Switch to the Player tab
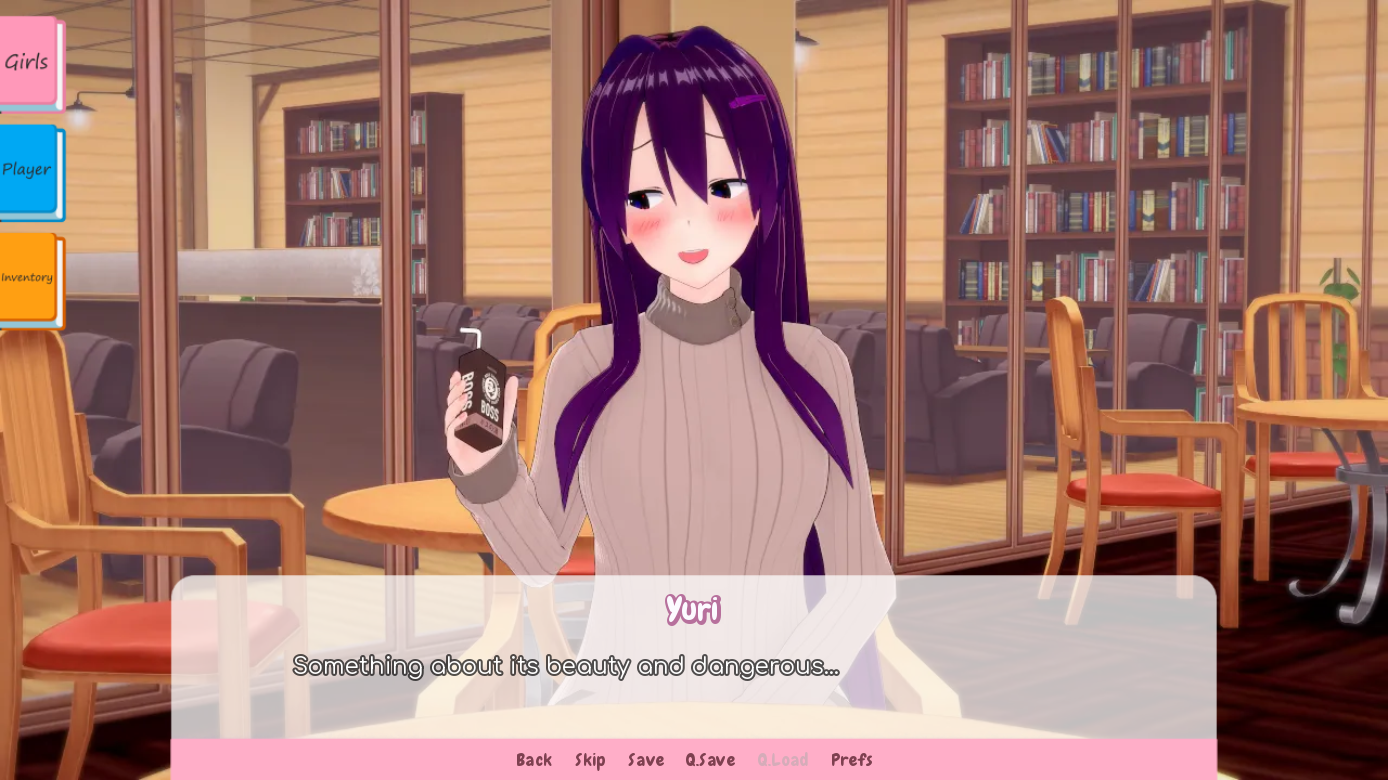 [26, 170]
